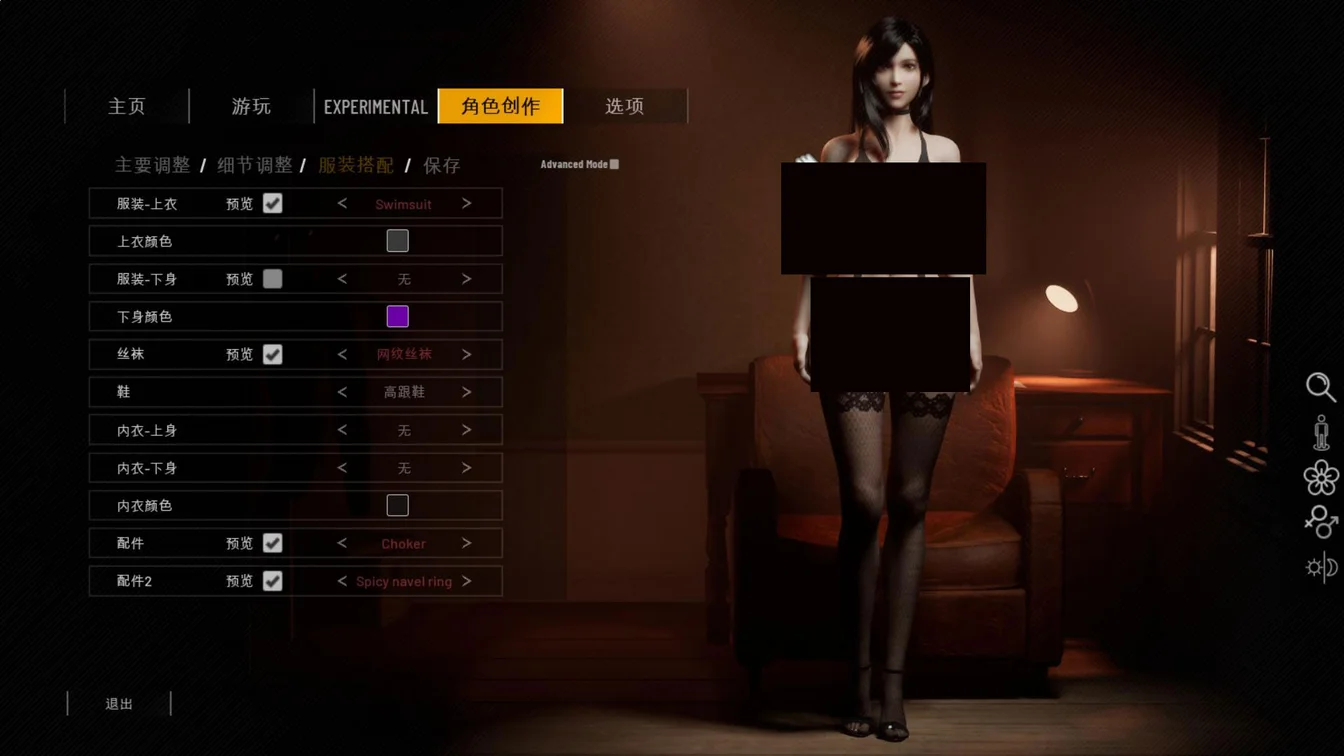Select previous 丝袜 stocking option
Screen dimensions: 1344x756
[342, 354]
